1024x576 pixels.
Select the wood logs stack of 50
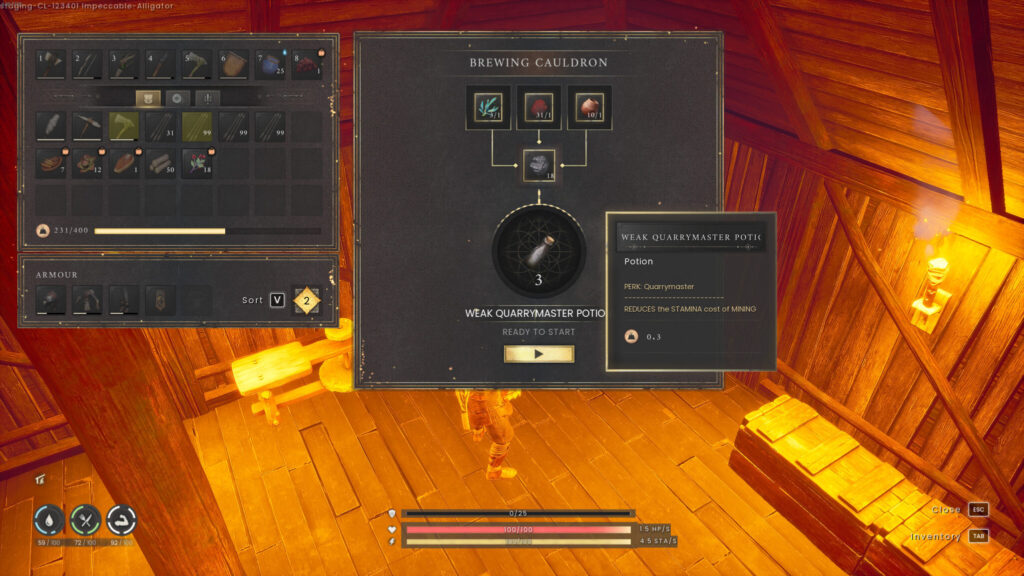[x=161, y=163]
